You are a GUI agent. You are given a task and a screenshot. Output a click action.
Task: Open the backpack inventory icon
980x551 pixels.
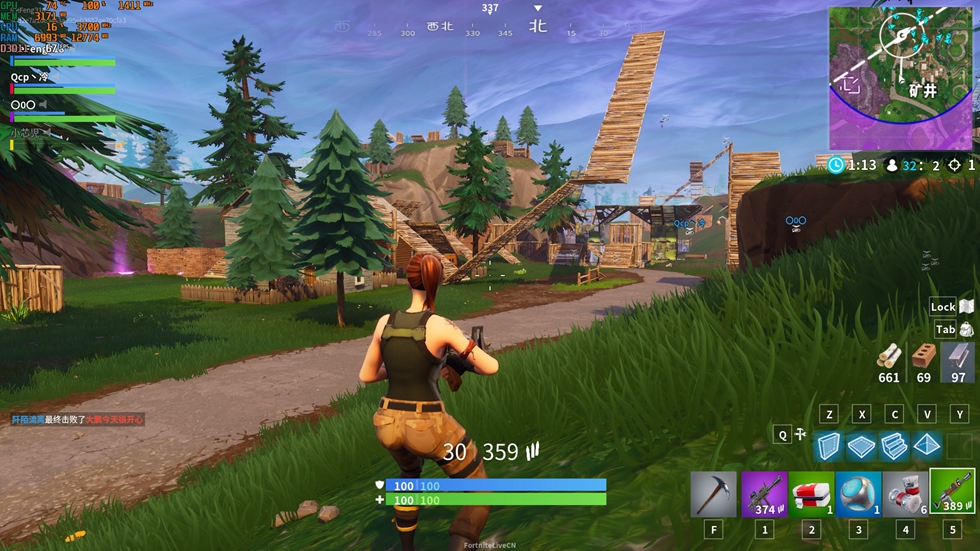(x=967, y=330)
